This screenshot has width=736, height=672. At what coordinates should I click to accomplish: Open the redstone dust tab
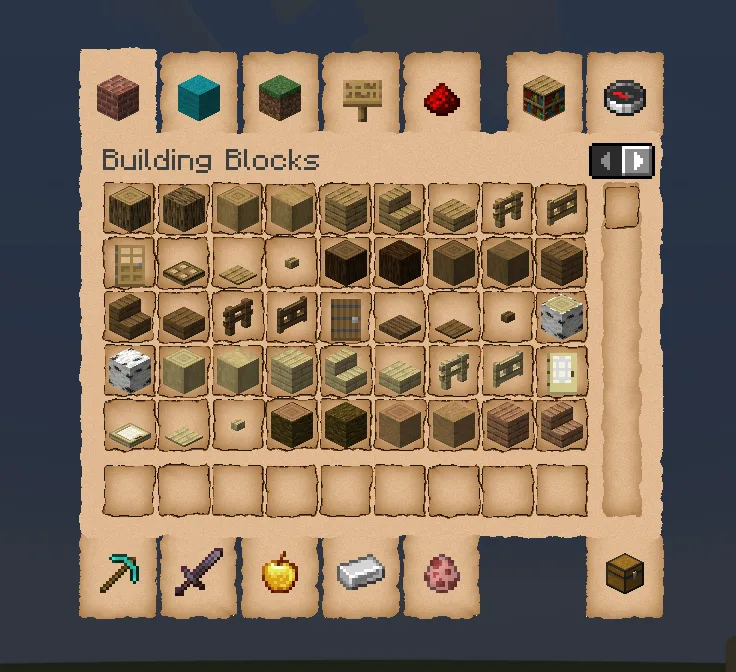pyautogui.click(x=441, y=98)
